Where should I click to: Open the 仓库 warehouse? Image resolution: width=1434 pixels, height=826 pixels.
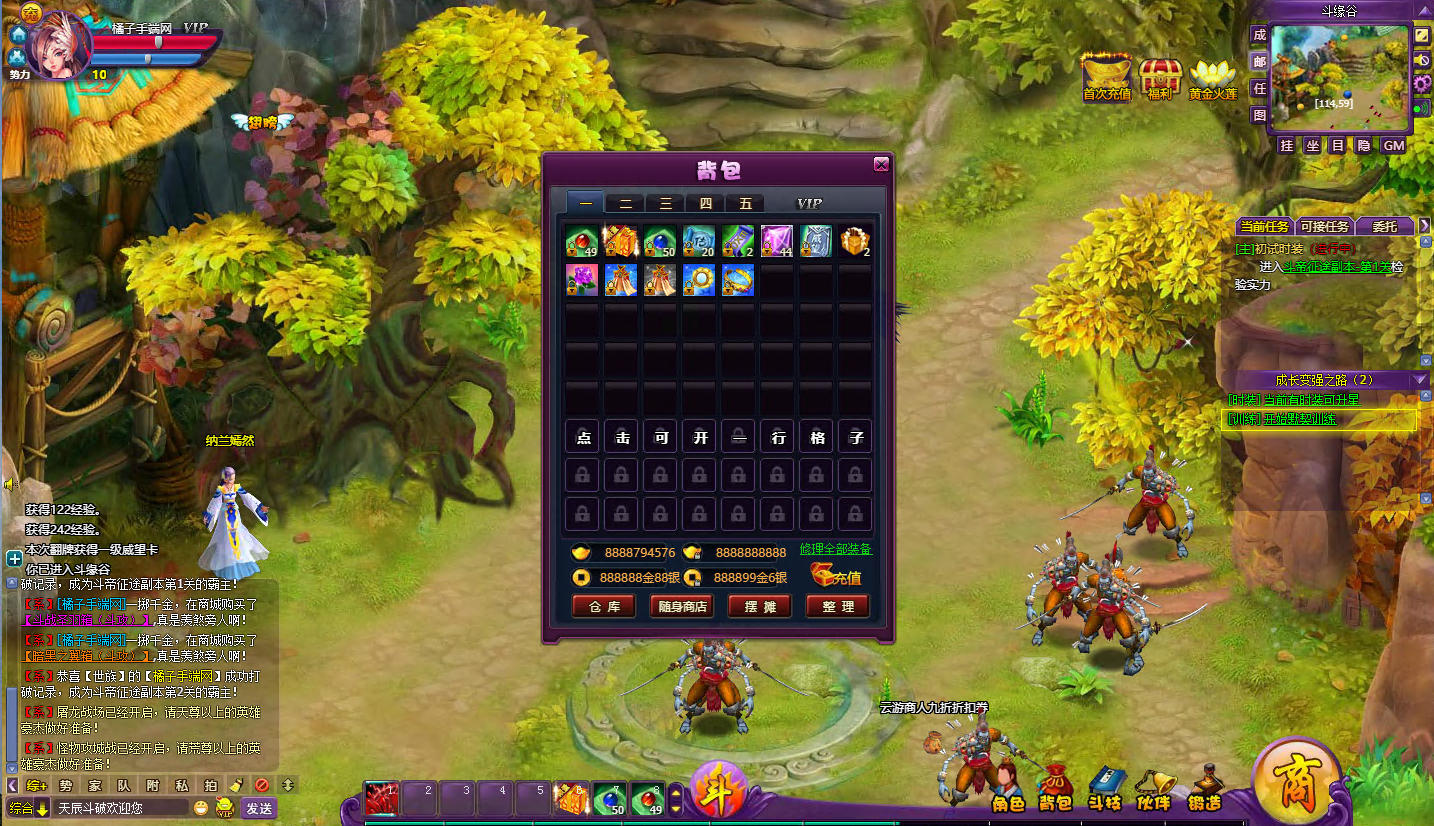[604, 606]
